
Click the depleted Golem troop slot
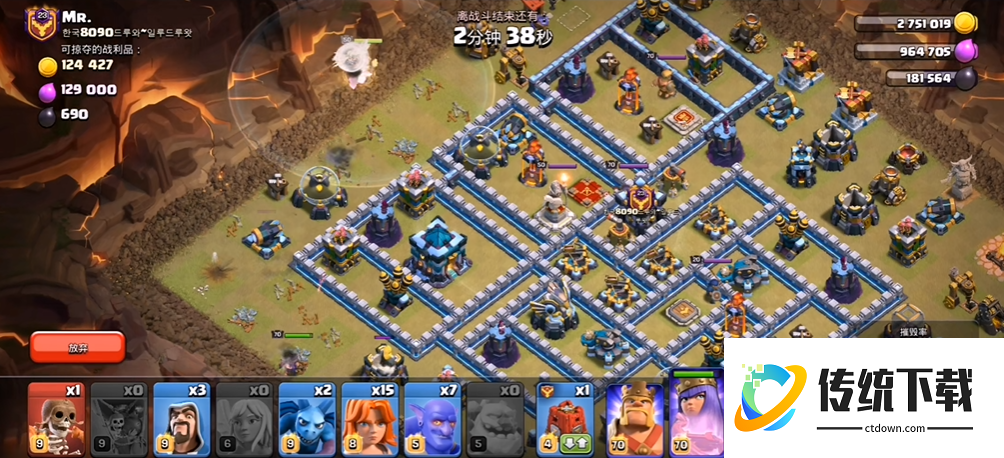497,414
